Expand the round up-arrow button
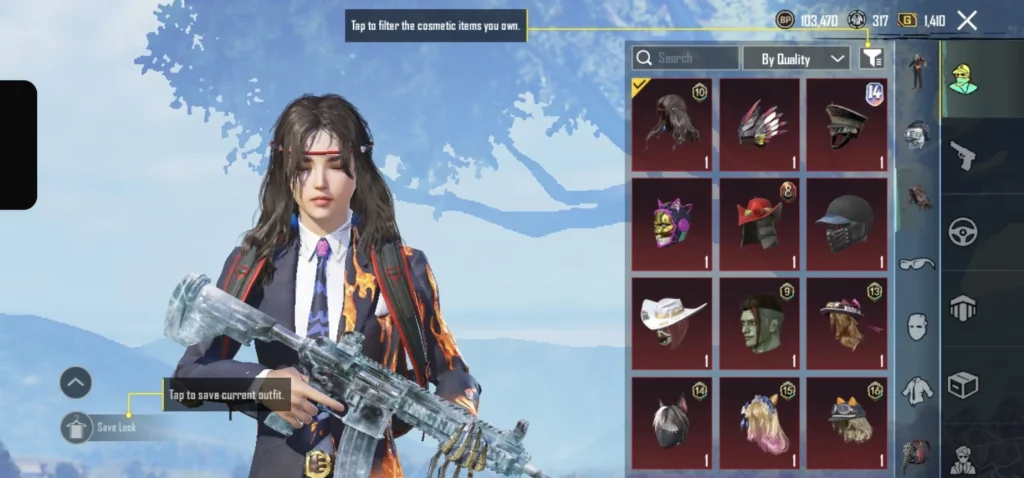 76,382
